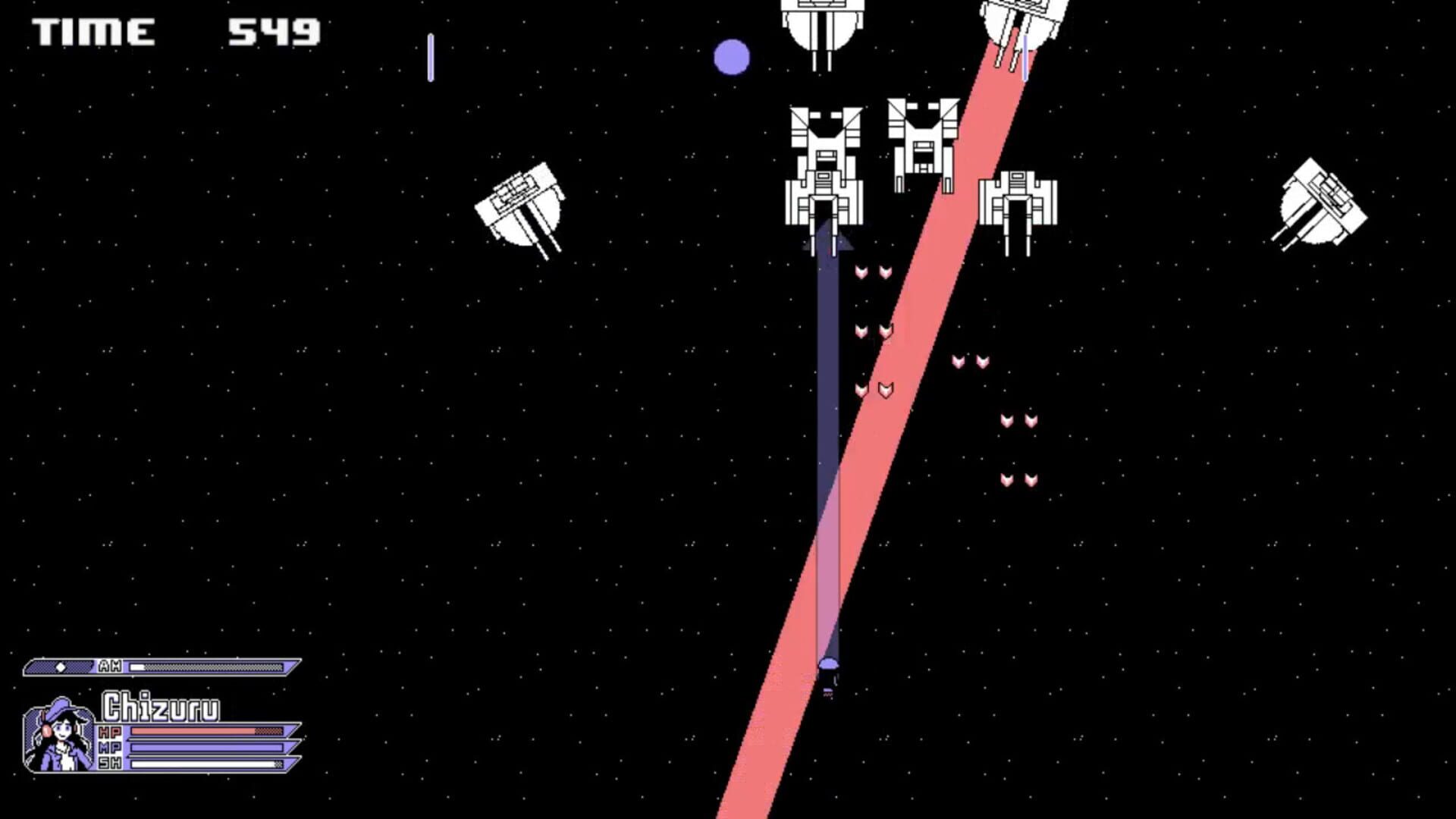The width and height of the screenshot is (1456, 819).
Task: Click the AM ammo label icon
Action: pyautogui.click(x=111, y=667)
